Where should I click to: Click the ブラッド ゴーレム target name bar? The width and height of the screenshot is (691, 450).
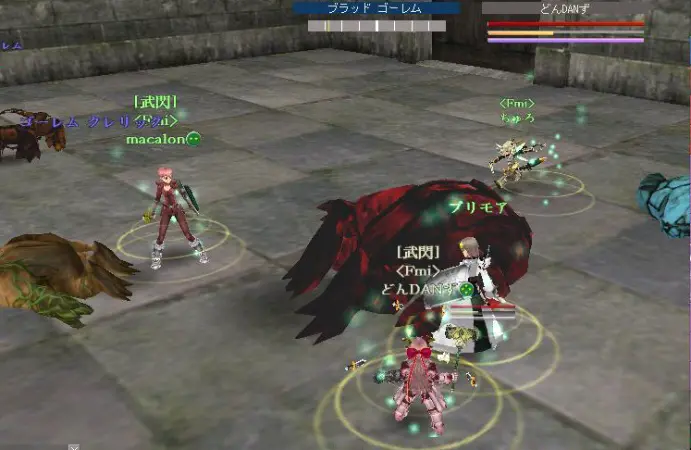[376, 8]
